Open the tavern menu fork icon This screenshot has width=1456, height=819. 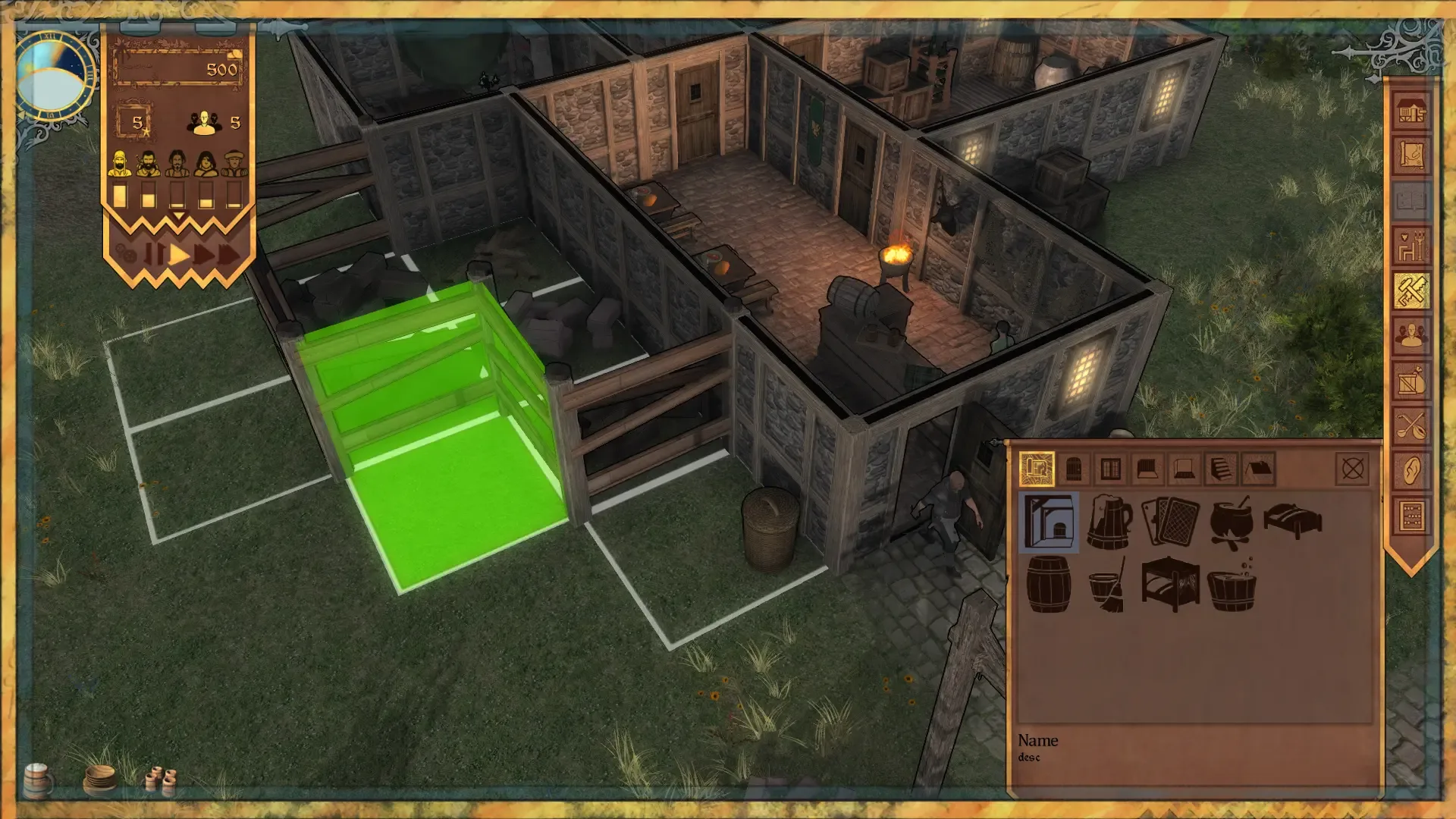pyautogui.click(x=1412, y=423)
